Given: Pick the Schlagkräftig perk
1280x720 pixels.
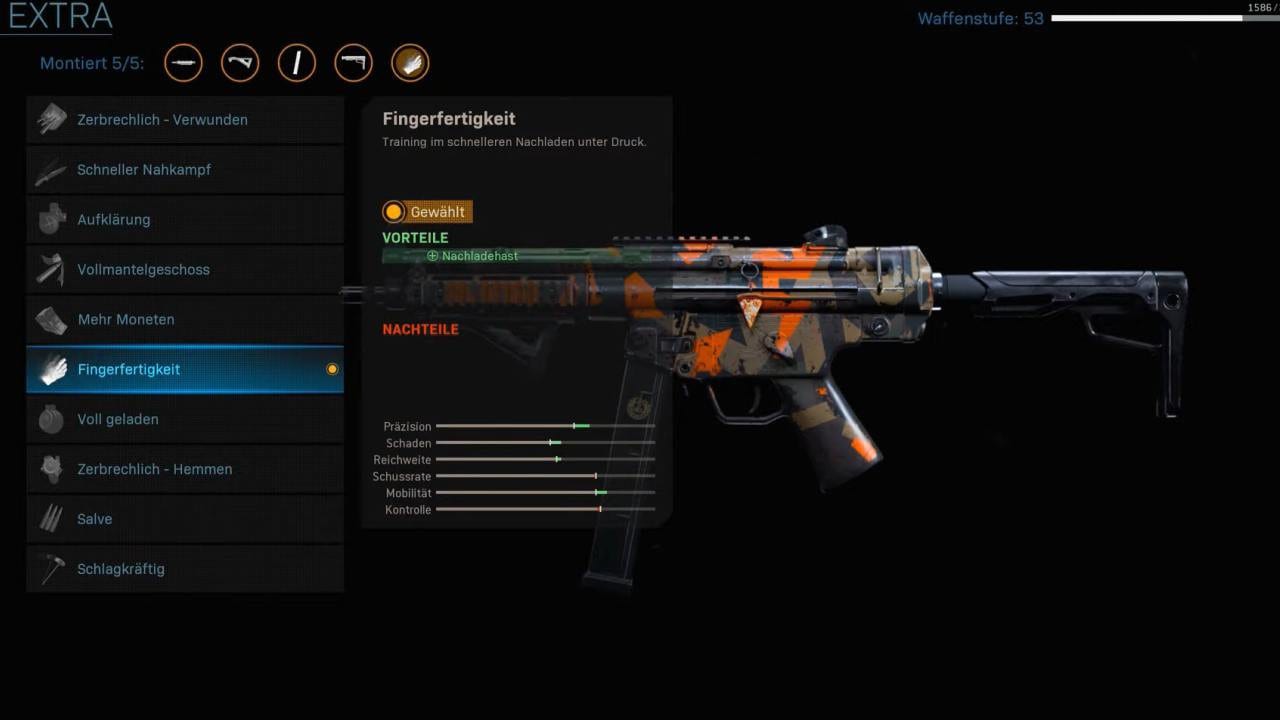Looking at the screenshot, I should 185,569.
